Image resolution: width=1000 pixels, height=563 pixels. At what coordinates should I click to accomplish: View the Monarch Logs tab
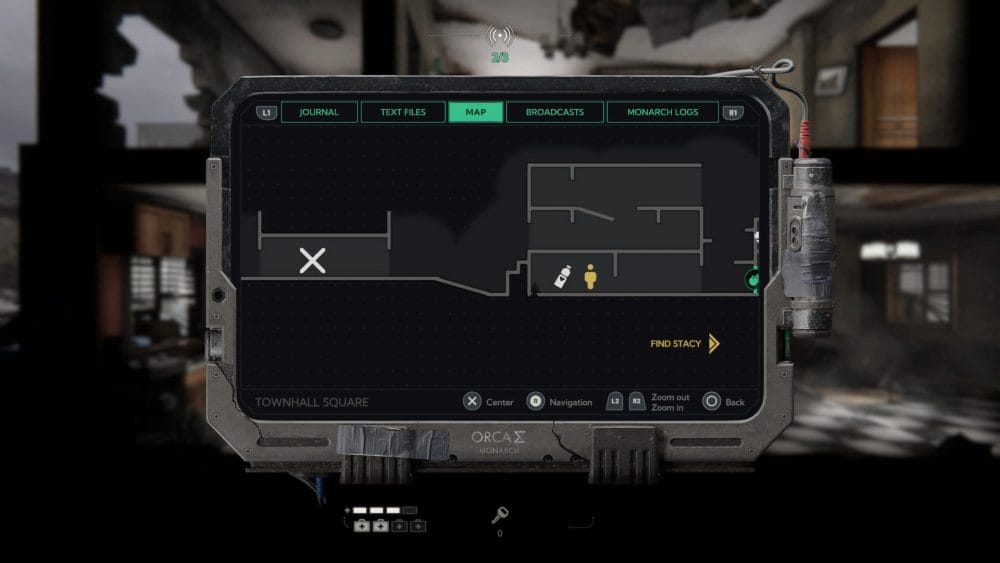tap(662, 112)
